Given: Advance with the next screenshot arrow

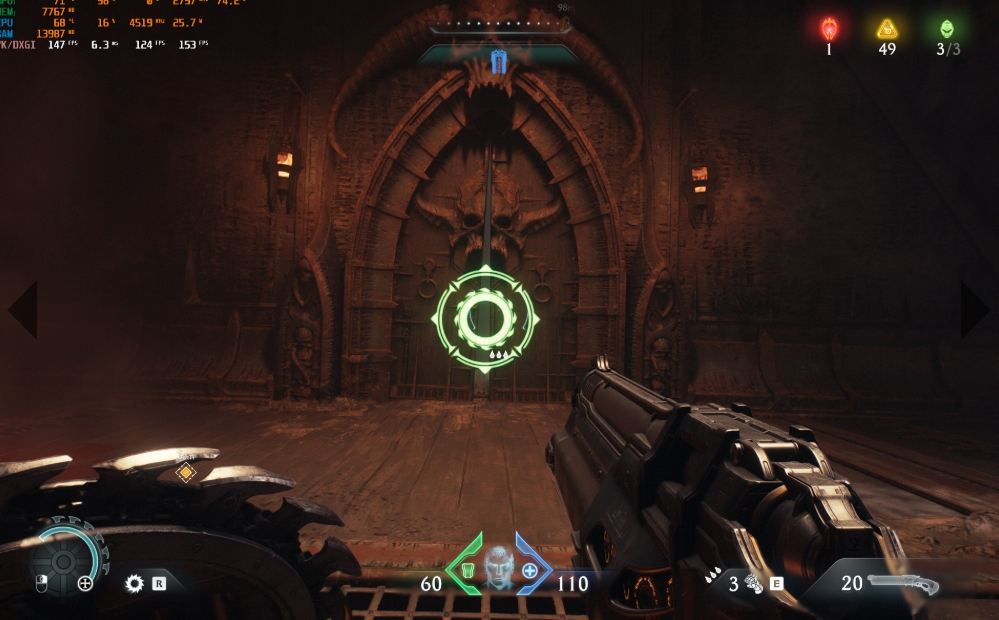Looking at the screenshot, I should tap(976, 310).
